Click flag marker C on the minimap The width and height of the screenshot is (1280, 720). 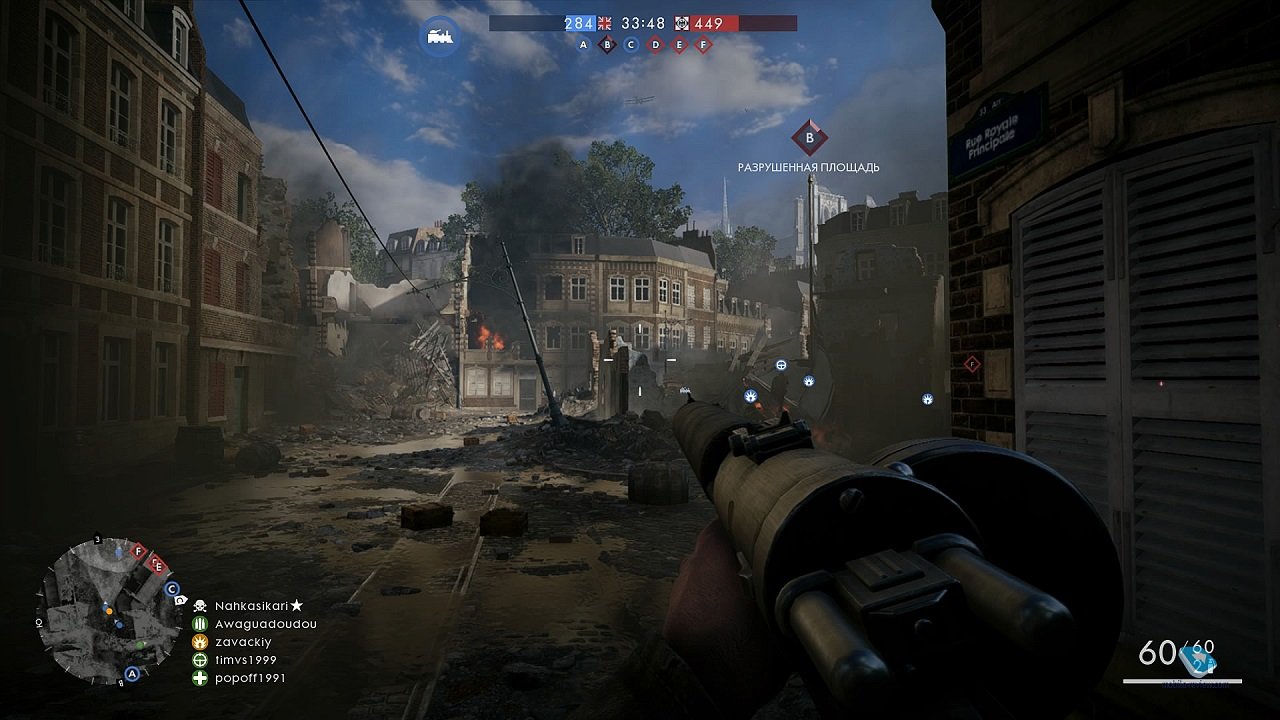[x=171, y=589]
